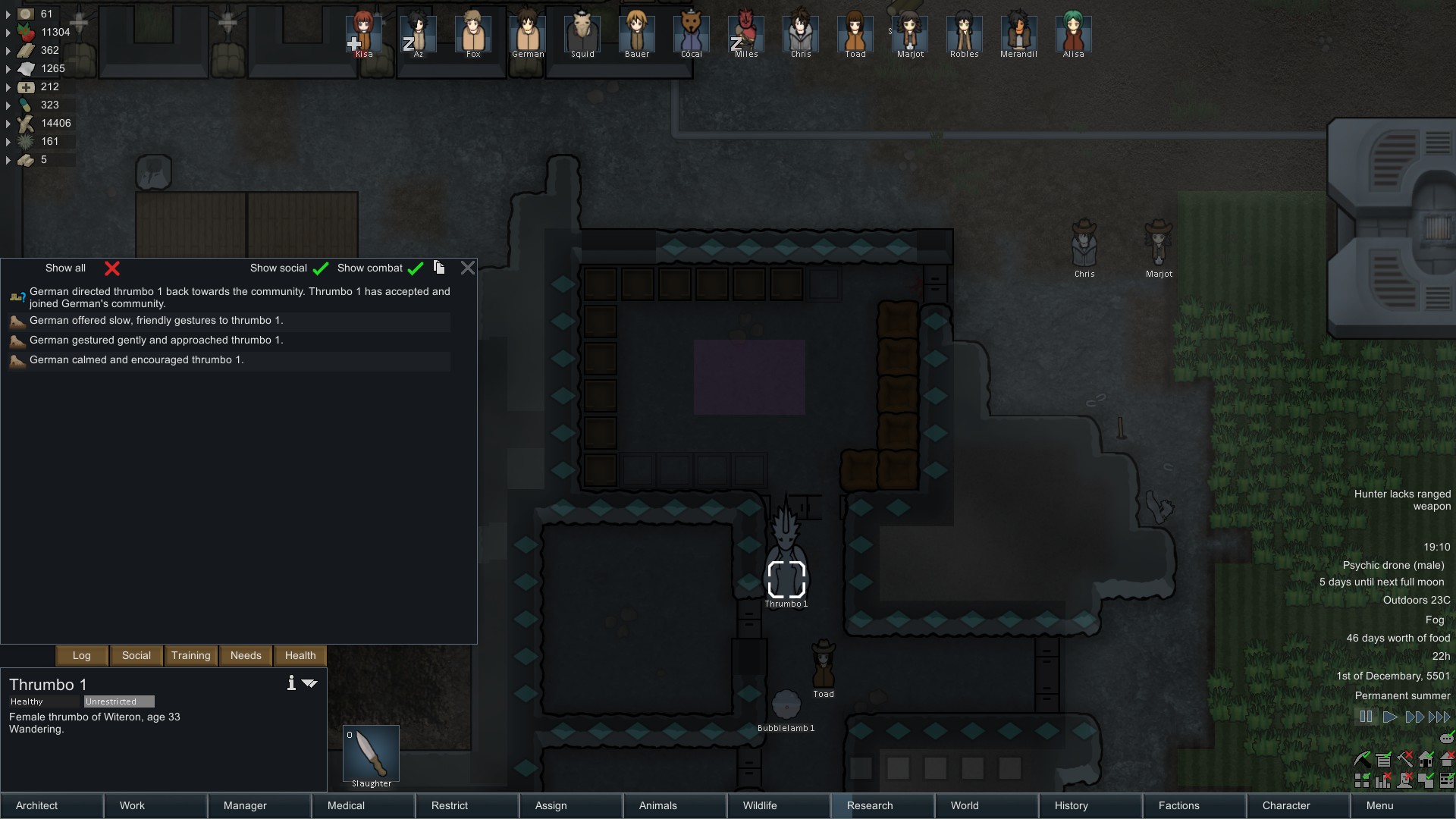
Task: Open Thrumbo 1's info card
Action: (x=290, y=682)
